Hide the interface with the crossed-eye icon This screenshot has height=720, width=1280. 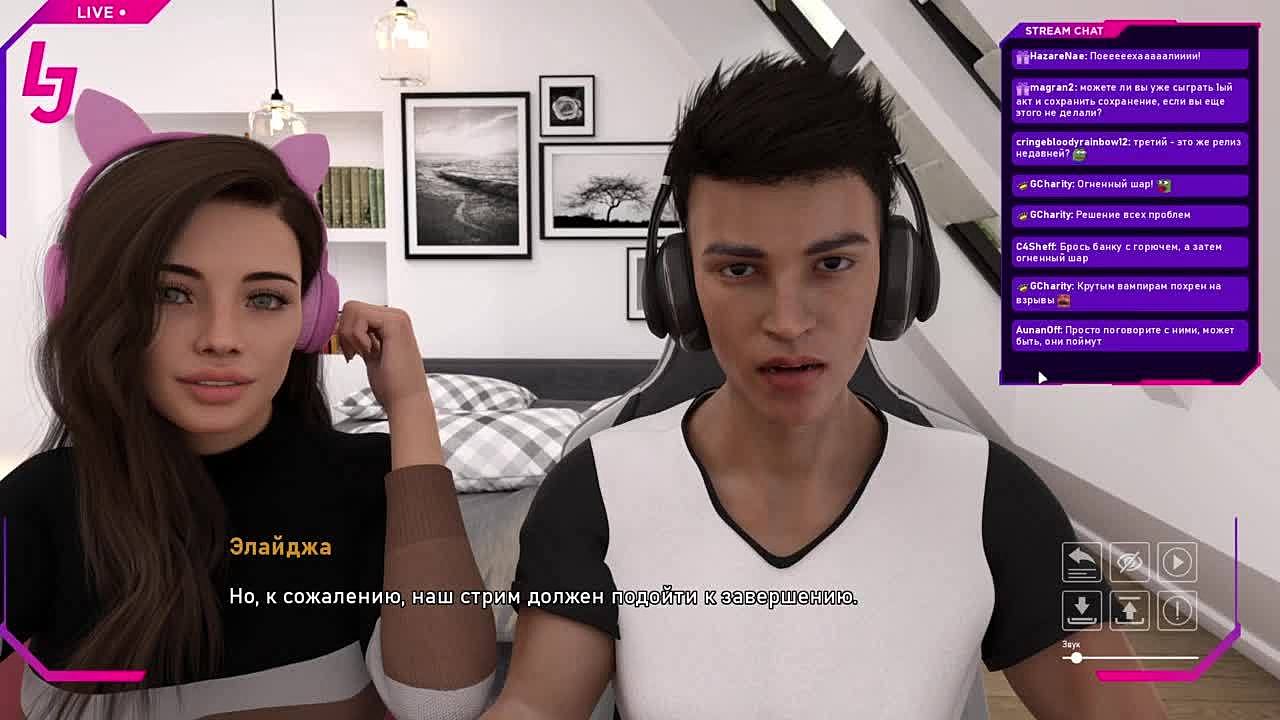tap(1129, 562)
